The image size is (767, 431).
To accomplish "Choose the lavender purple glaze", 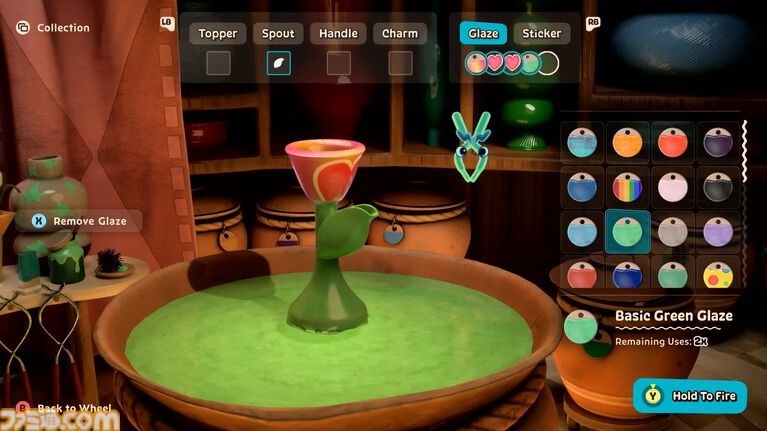I will pyautogui.click(x=718, y=232).
